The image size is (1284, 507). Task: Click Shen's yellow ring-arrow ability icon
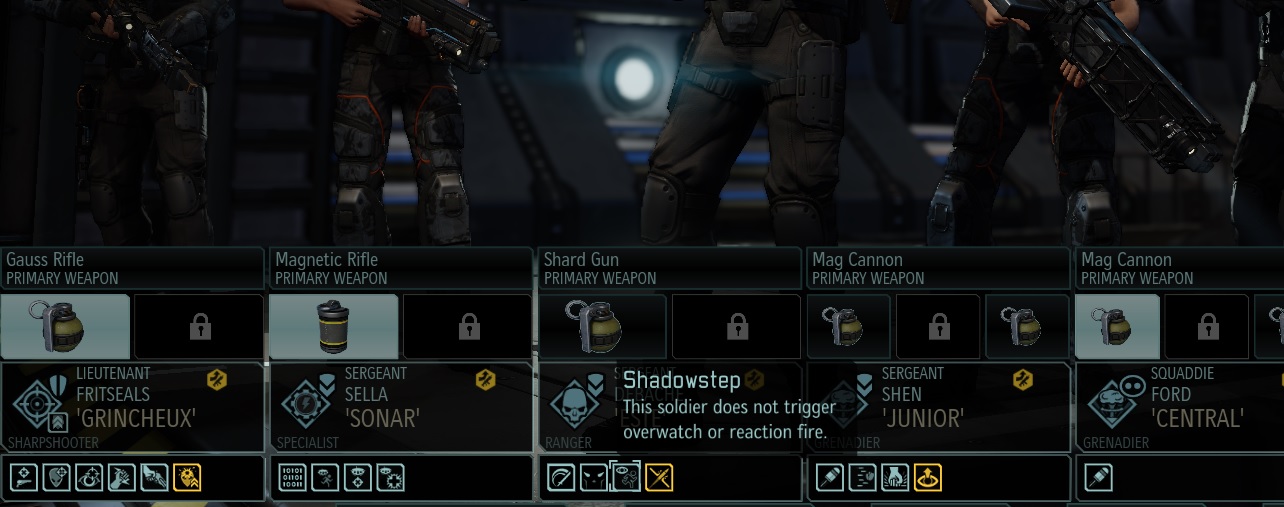point(929,478)
